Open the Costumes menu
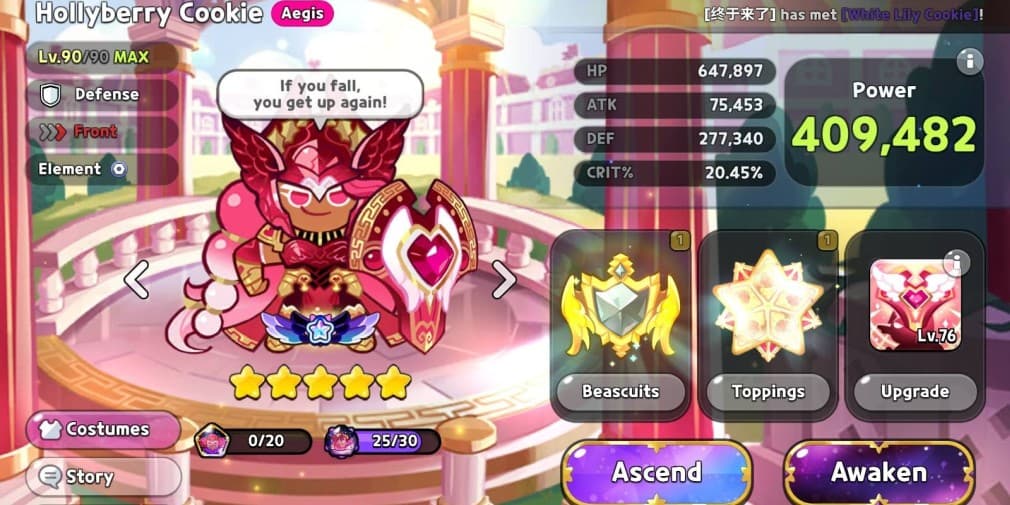This screenshot has width=1010, height=505. tap(104, 429)
